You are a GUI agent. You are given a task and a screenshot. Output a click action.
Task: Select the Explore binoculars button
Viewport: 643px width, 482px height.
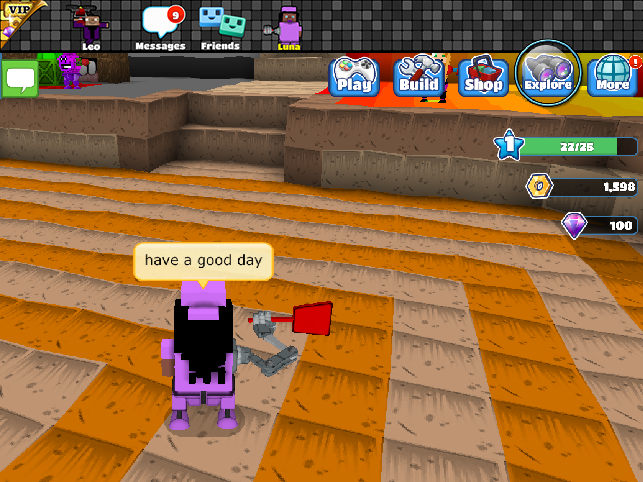tap(548, 70)
